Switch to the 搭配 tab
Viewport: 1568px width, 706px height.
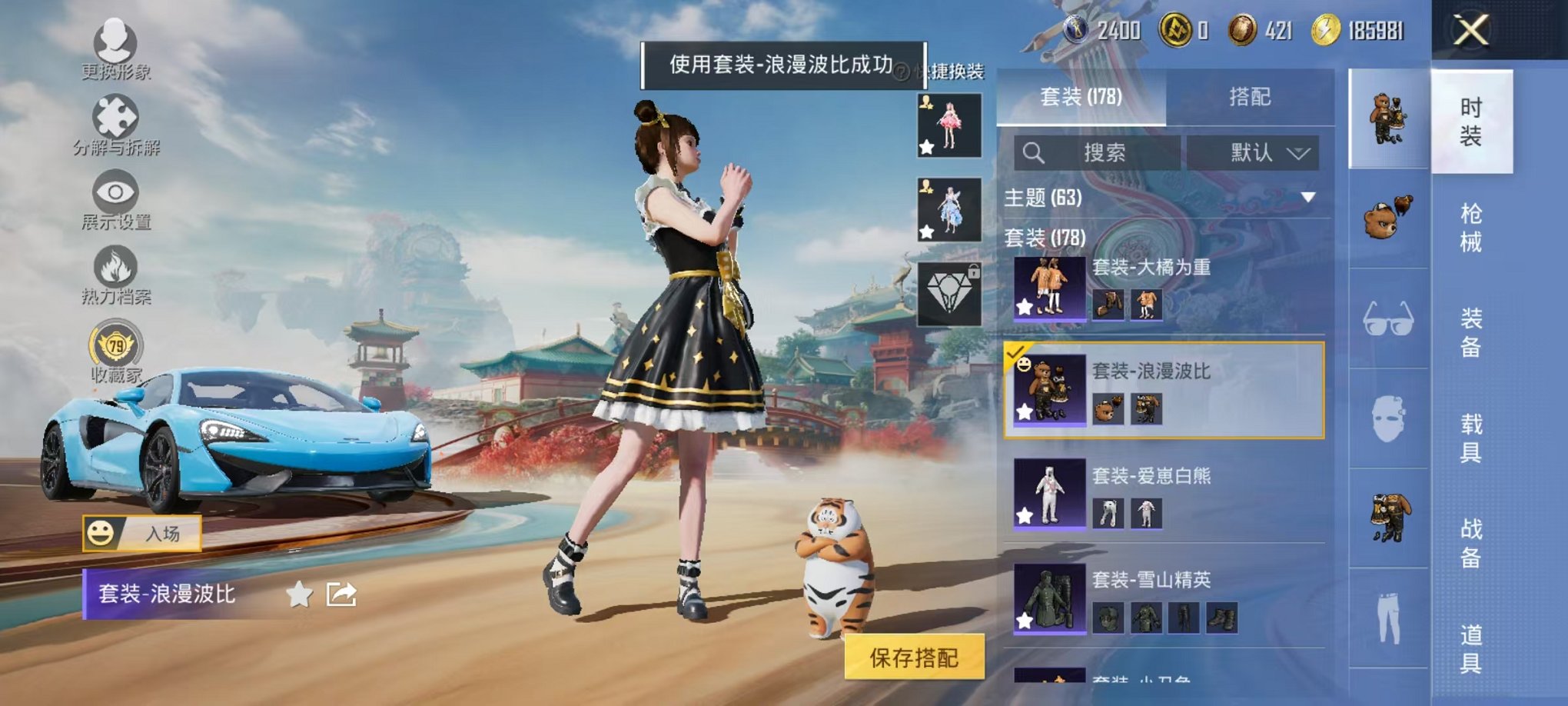coord(1249,97)
